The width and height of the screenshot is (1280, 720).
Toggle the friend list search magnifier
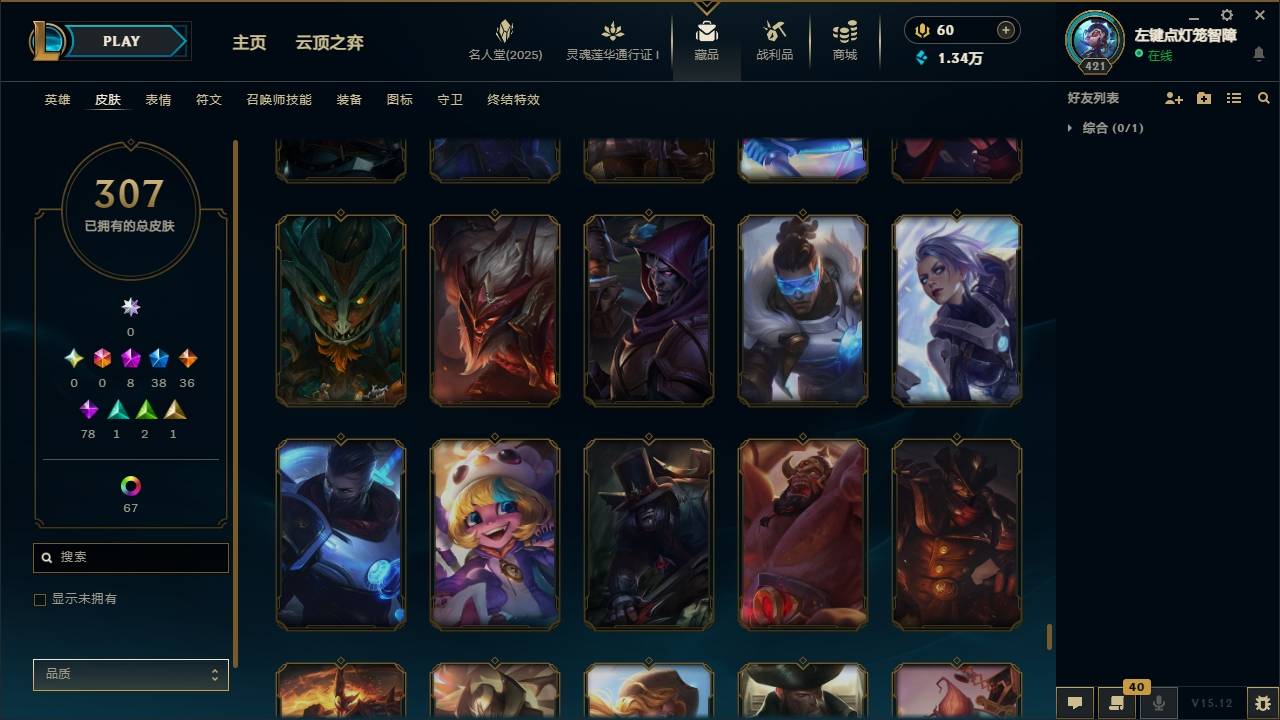1264,97
